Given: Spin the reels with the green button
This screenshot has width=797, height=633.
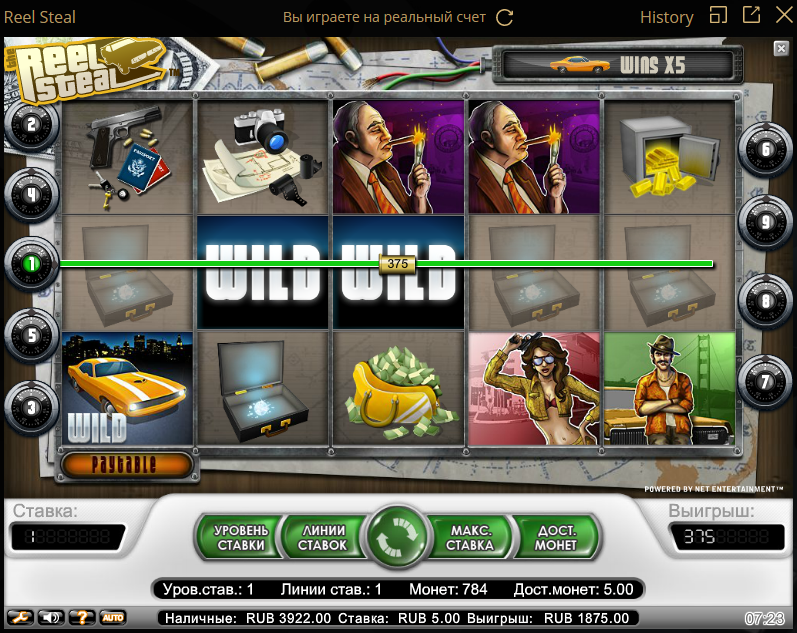Looking at the screenshot, I should click(x=398, y=537).
